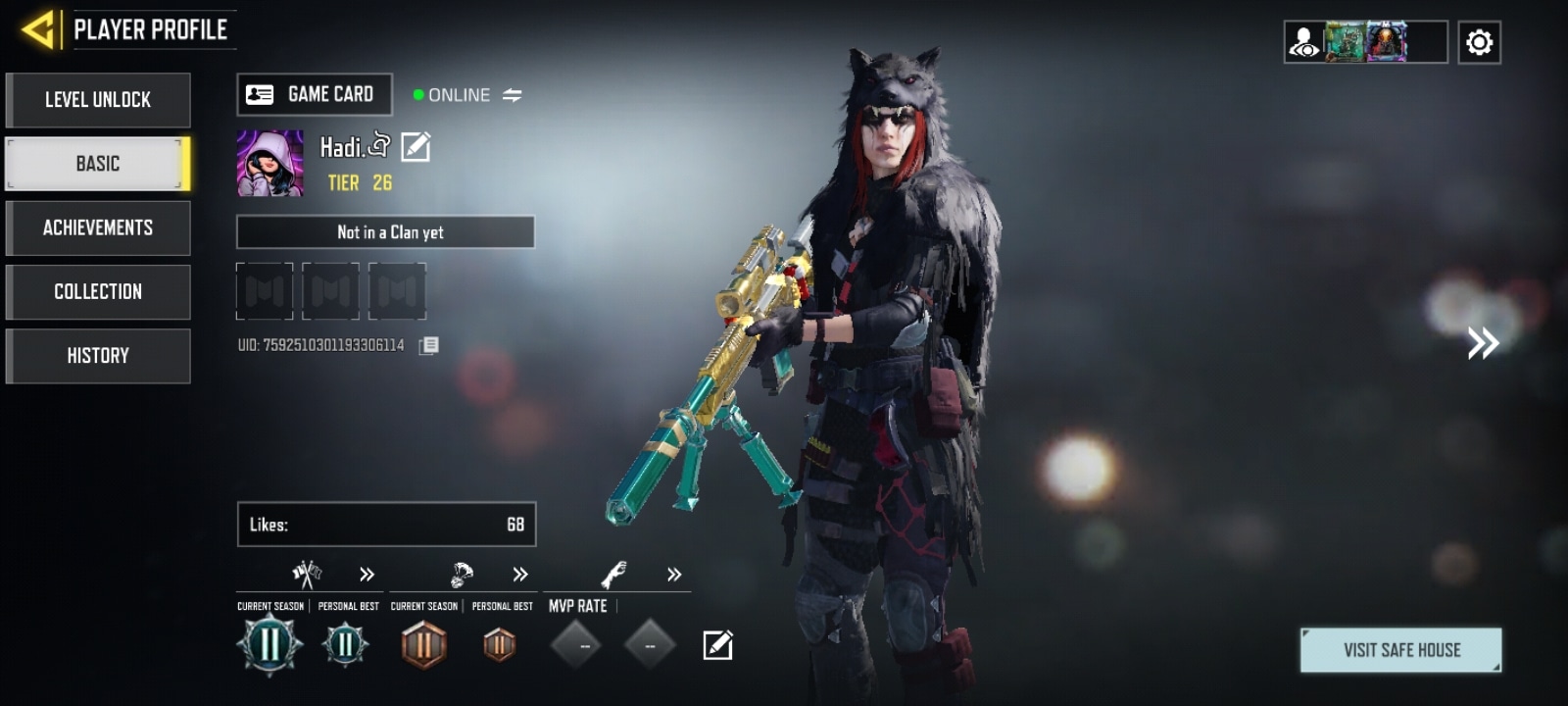Copy the player UID

pos(429,345)
